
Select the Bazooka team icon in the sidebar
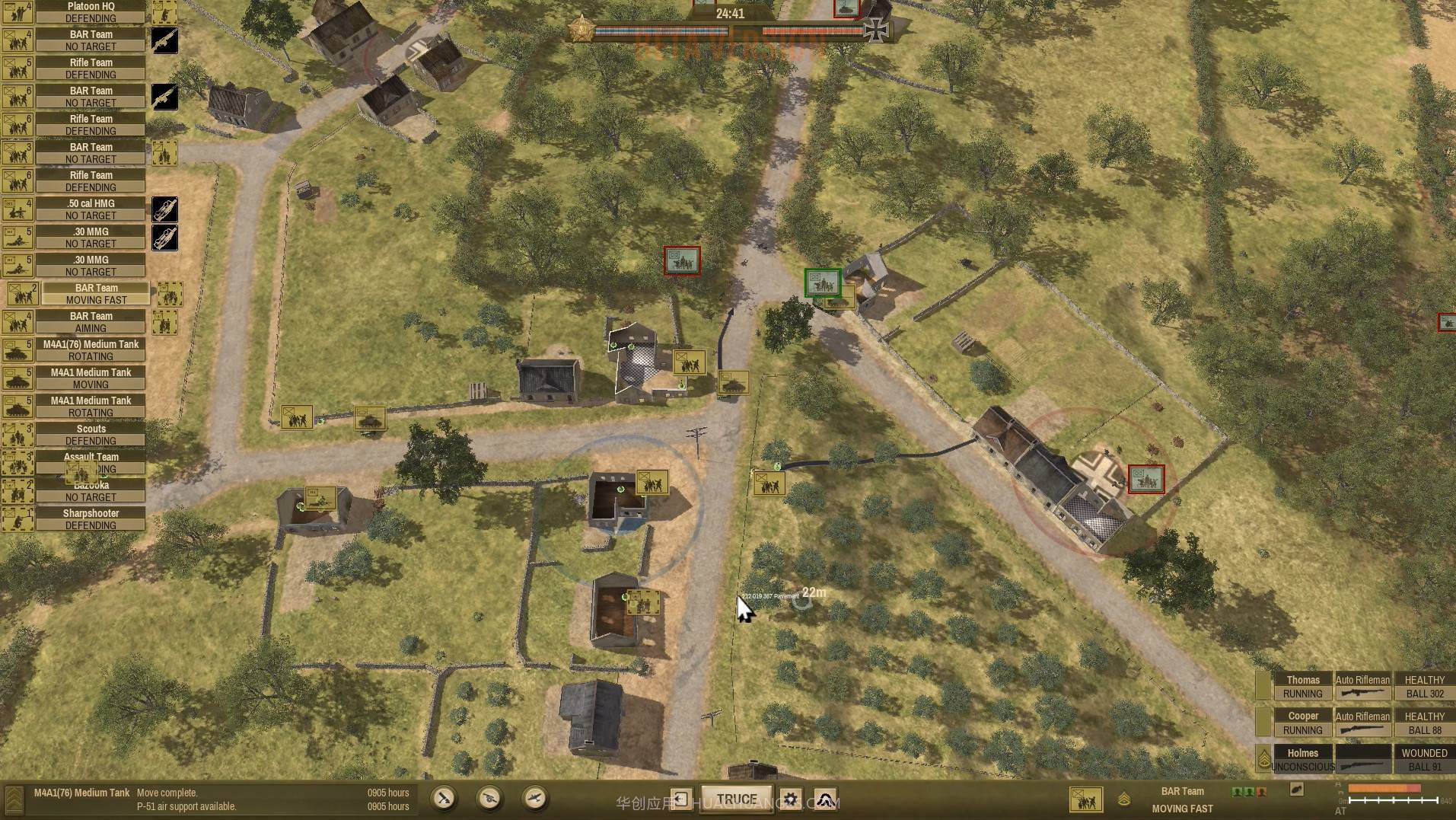coord(19,491)
